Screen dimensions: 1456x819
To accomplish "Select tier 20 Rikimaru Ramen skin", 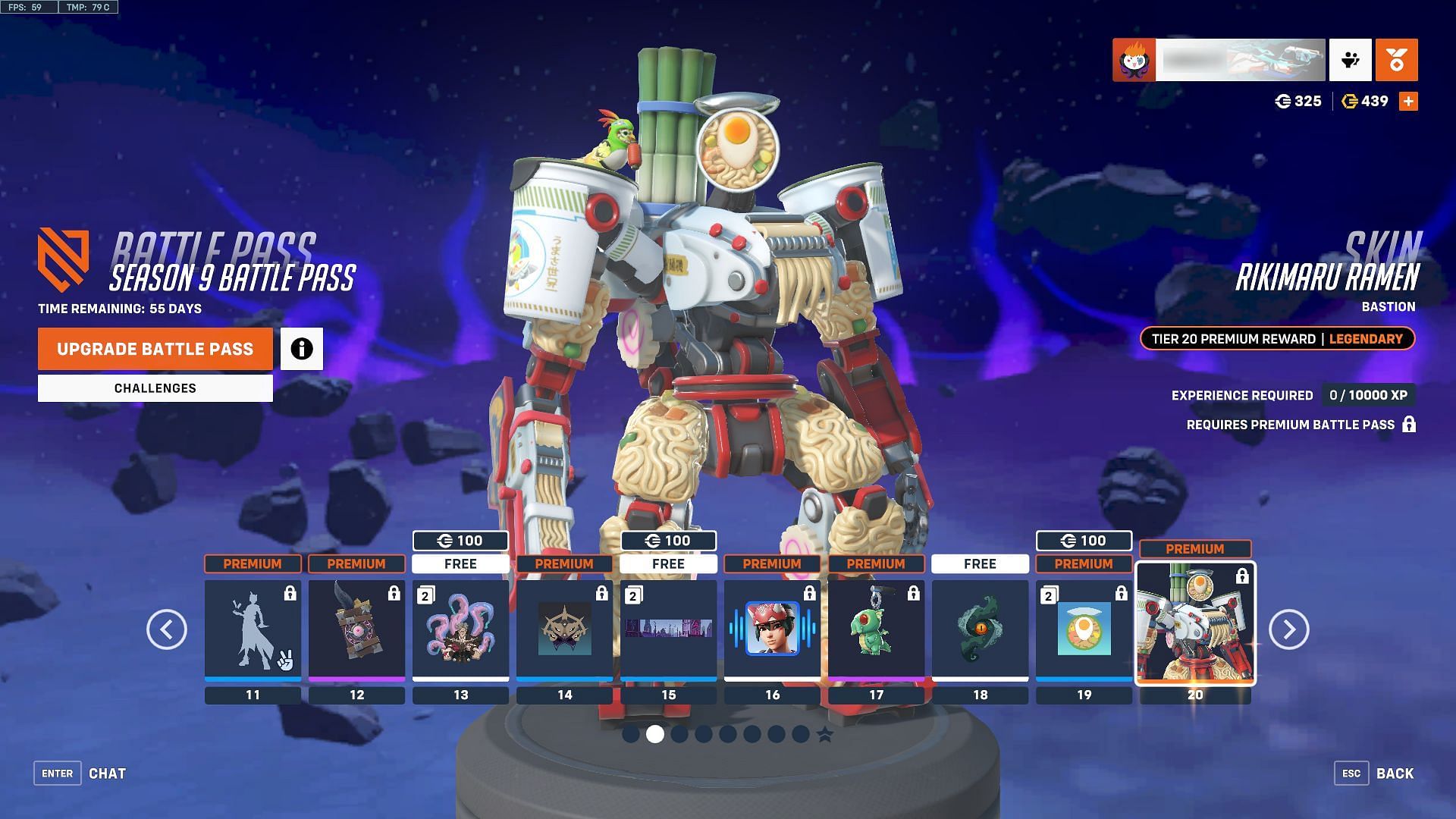I will [1195, 623].
